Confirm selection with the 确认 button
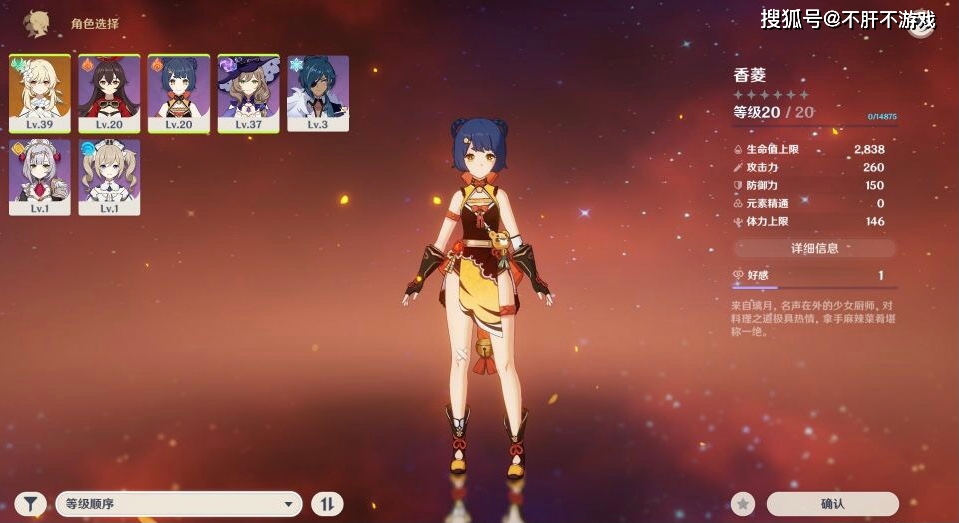Screen dimensions: 959x523 pyautogui.click(x=832, y=504)
